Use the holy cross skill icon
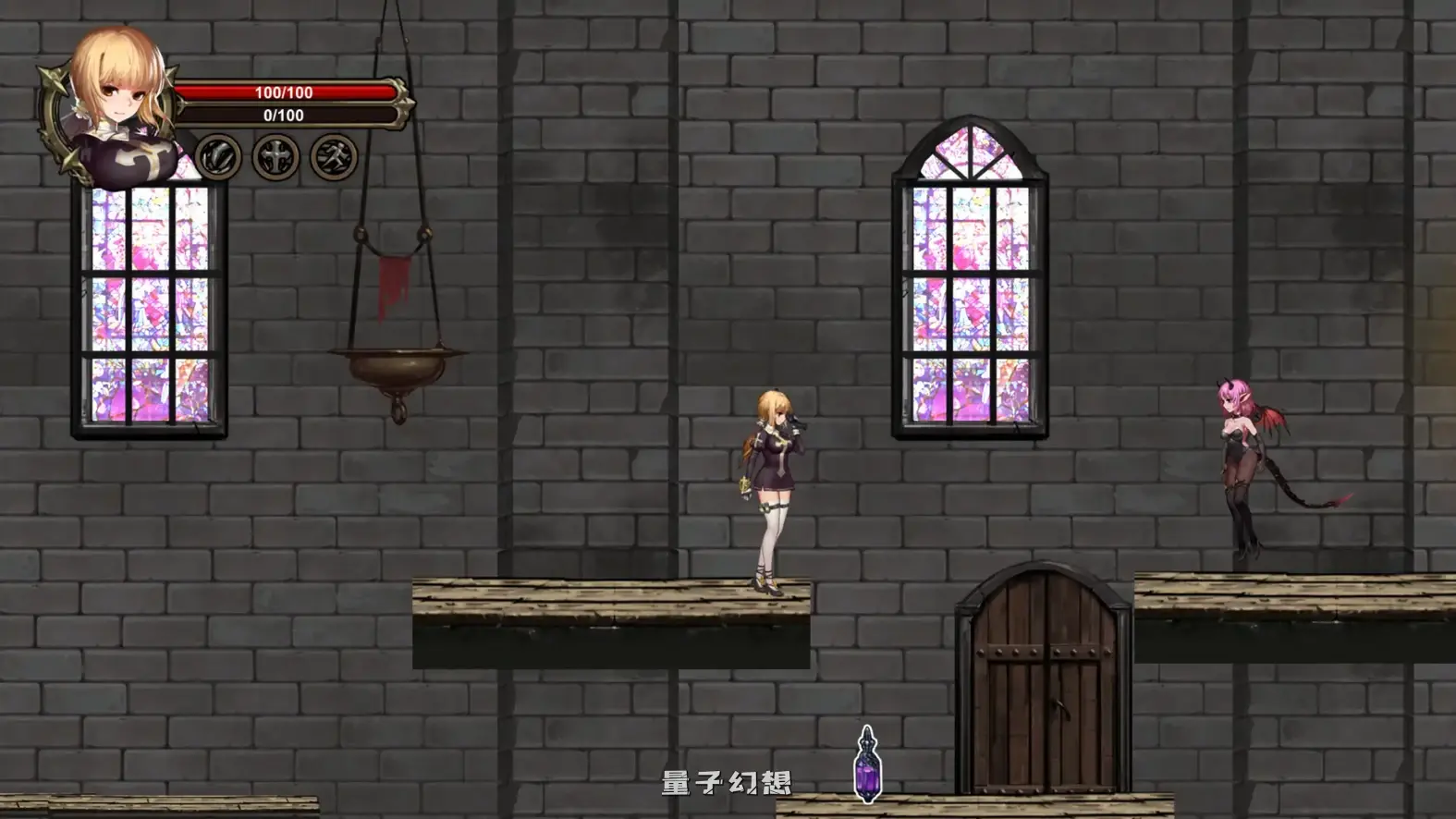Image resolution: width=1456 pixels, height=819 pixels. [276, 156]
